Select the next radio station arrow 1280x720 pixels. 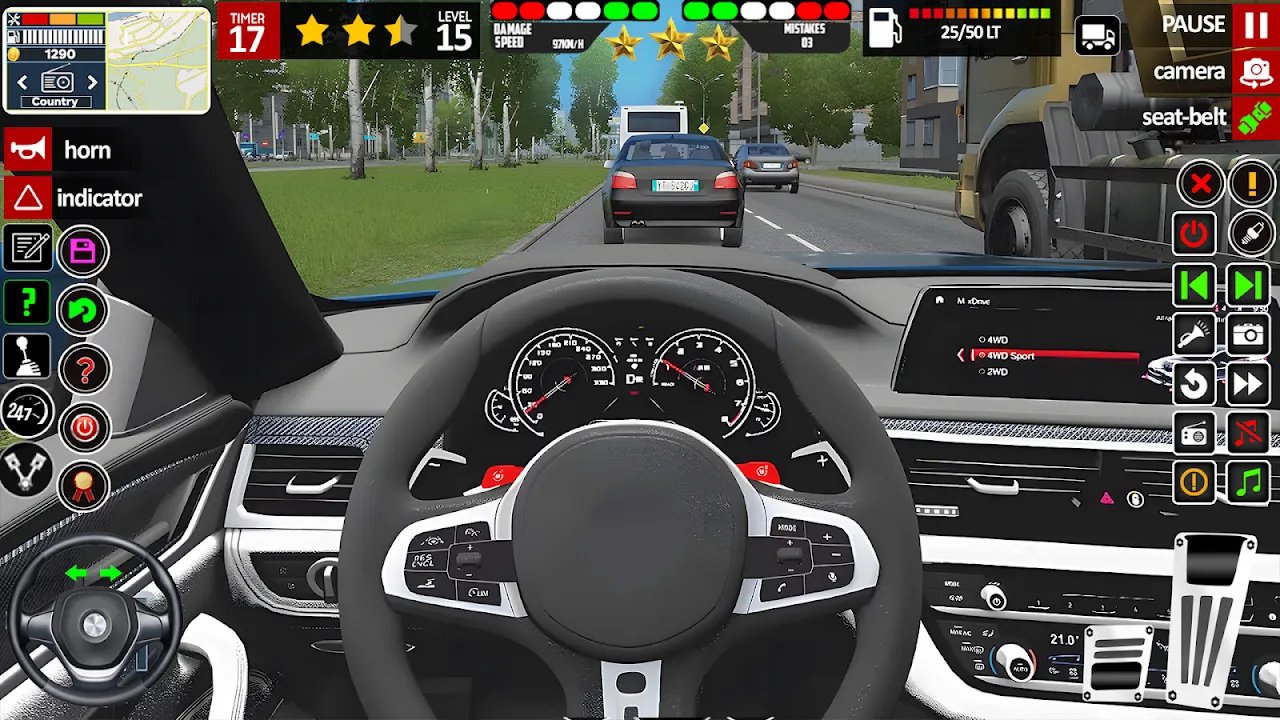coord(93,82)
